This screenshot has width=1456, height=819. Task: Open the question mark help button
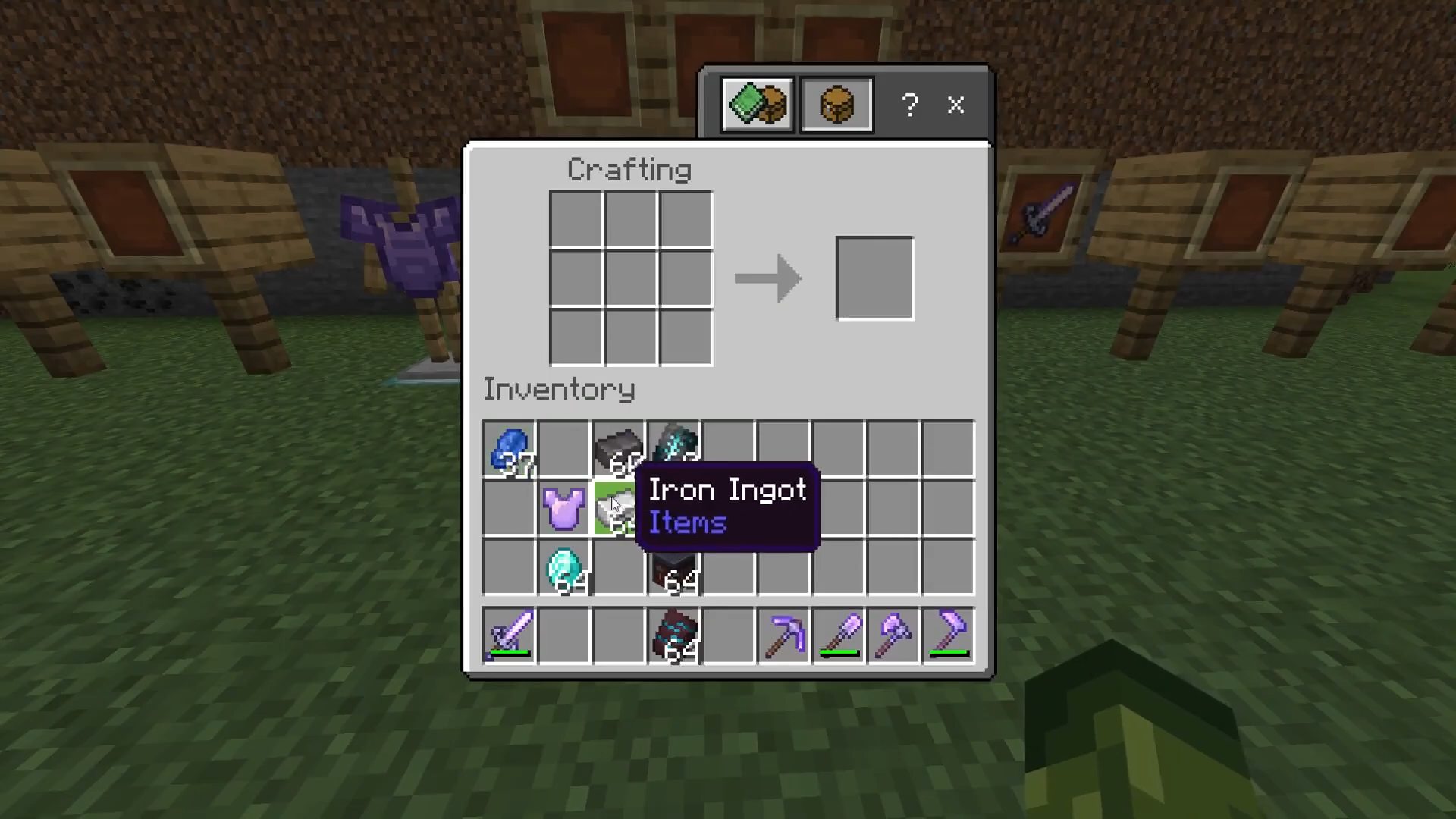pos(910,105)
